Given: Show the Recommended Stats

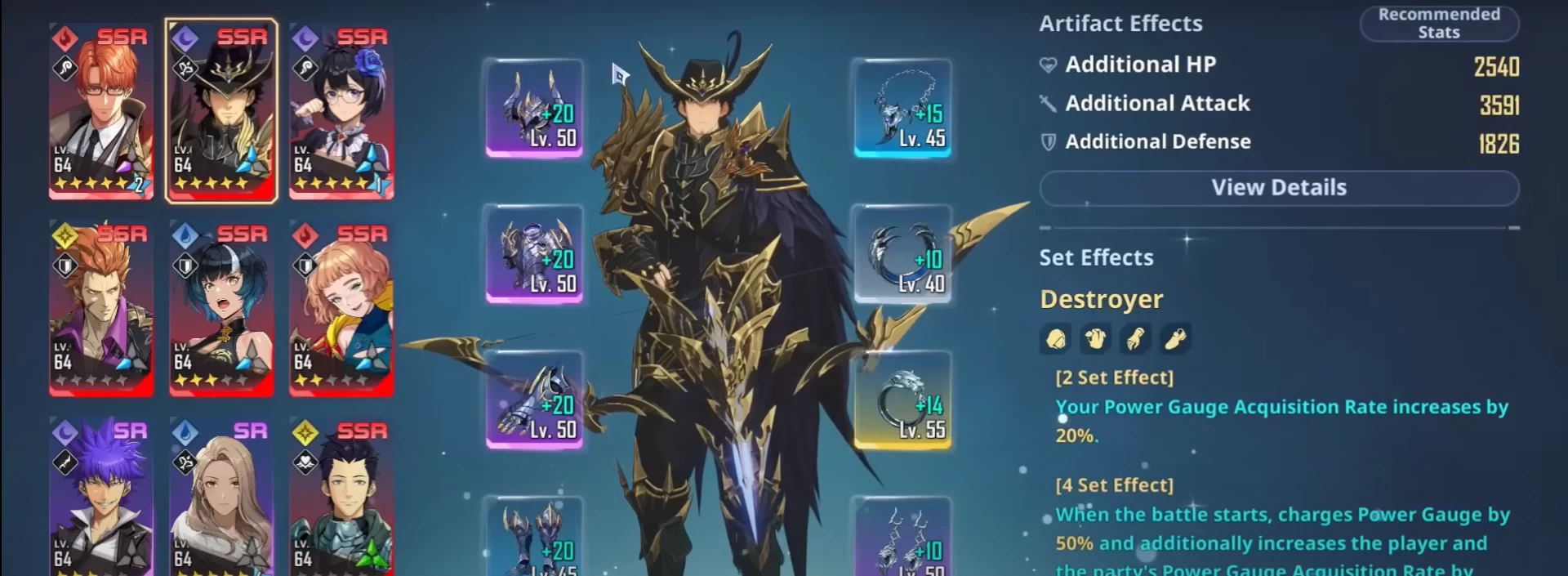Looking at the screenshot, I should pos(1438,24).
